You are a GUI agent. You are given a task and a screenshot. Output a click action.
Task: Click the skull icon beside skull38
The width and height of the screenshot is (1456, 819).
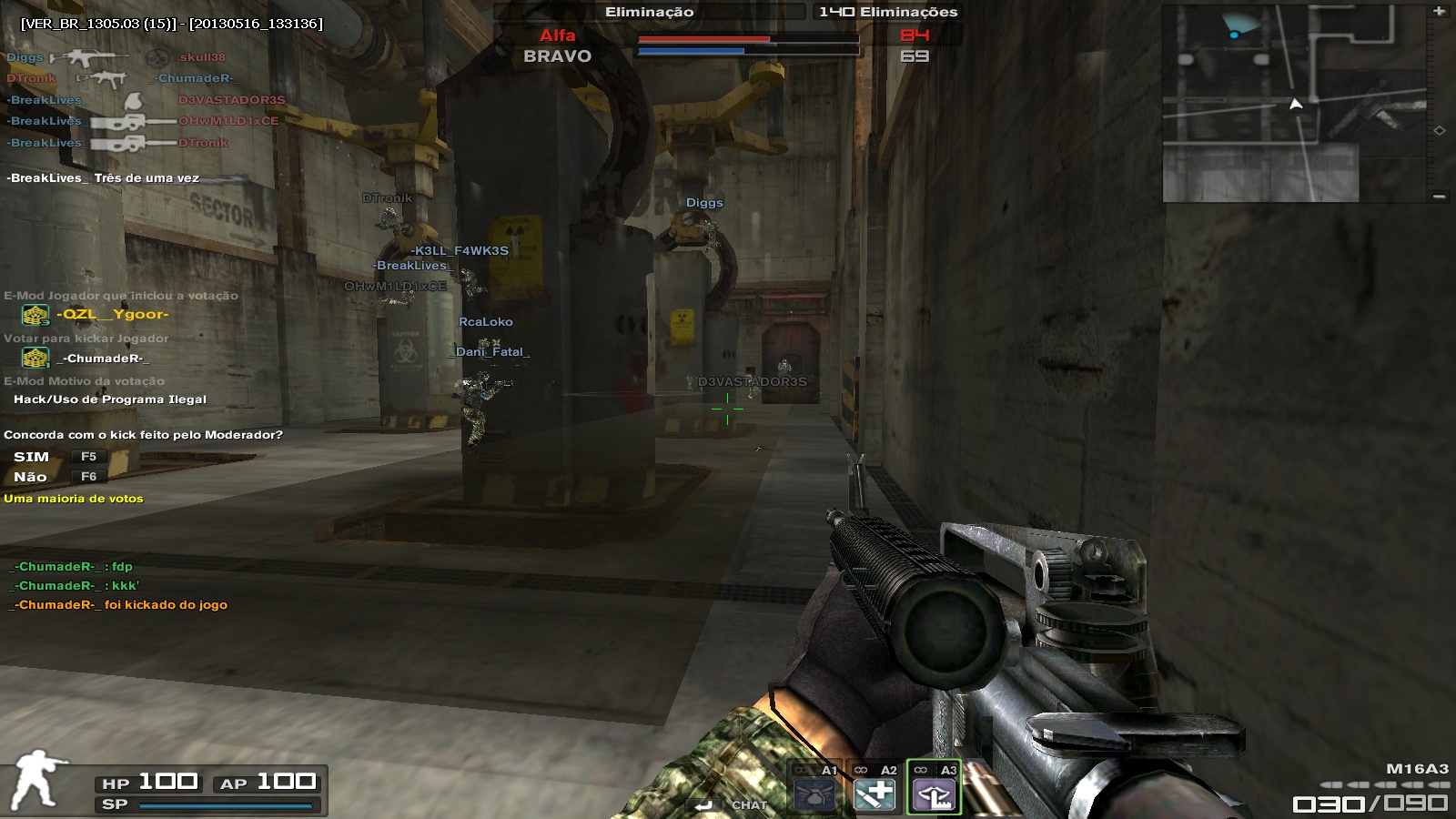tap(157, 58)
